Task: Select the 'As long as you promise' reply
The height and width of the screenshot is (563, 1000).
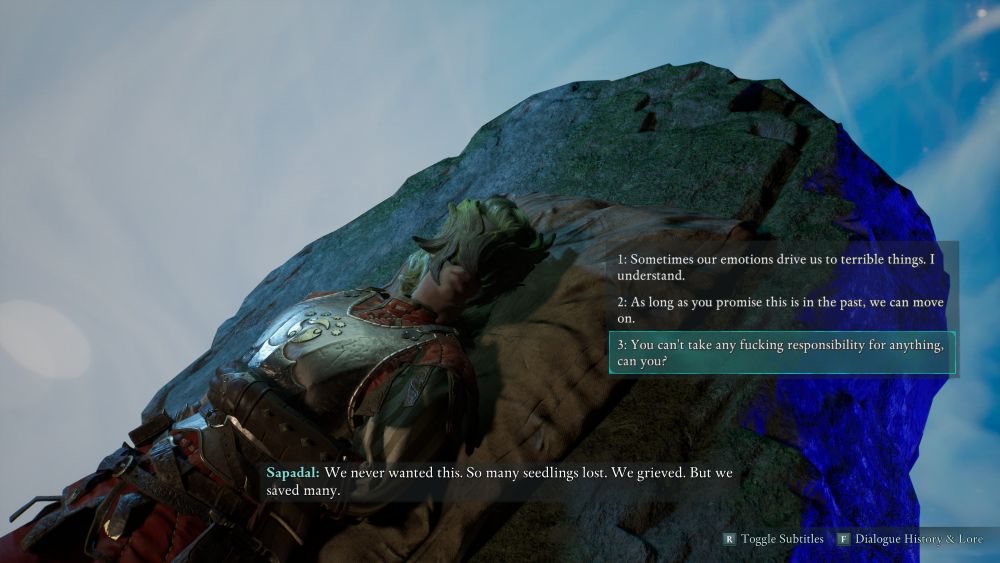Action: pyautogui.click(x=780, y=309)
